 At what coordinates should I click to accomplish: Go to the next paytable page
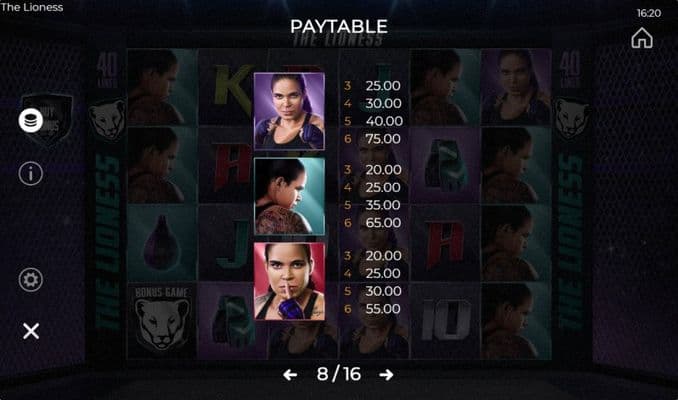tap(386, 375)
